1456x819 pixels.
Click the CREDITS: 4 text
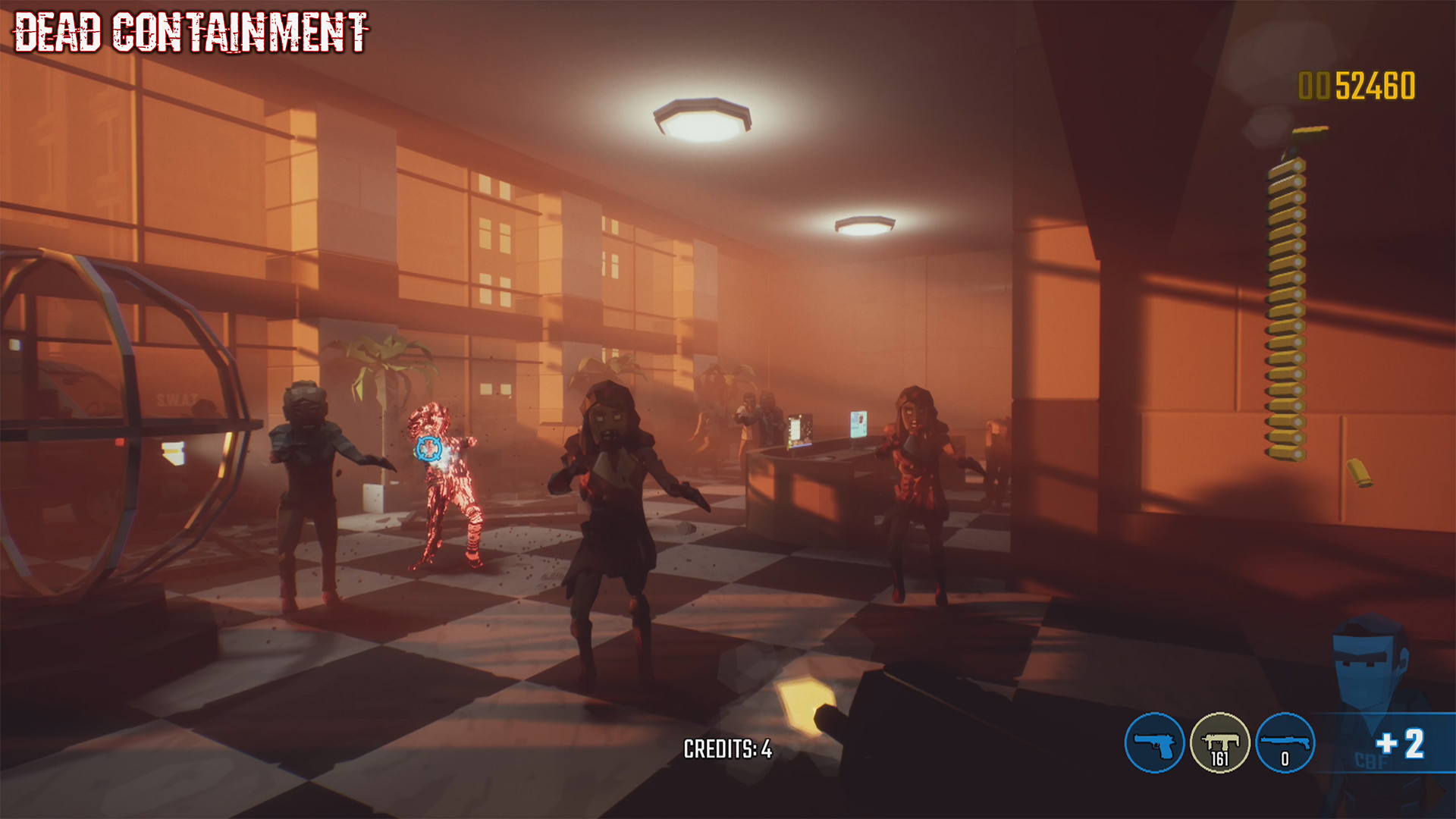point(726,750)
